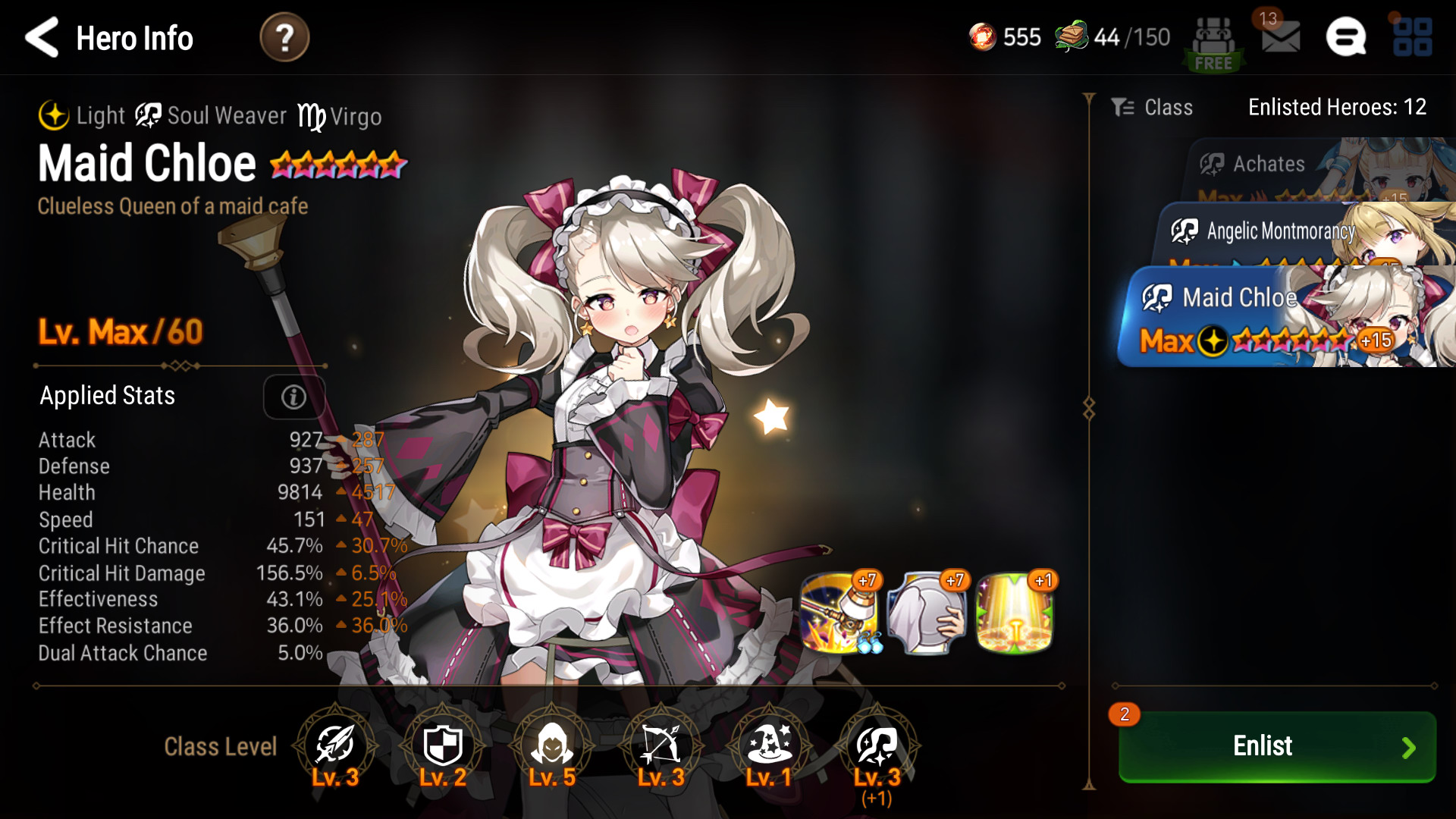
Task: Claim the FREE backpack icon
Action: (1213, 44)
